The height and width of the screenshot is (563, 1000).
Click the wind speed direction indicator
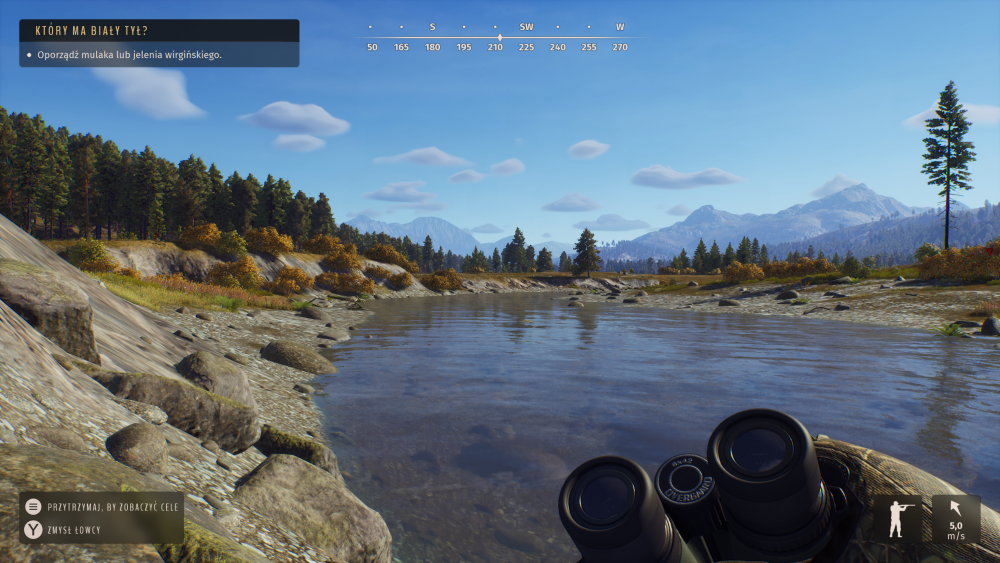955,519
